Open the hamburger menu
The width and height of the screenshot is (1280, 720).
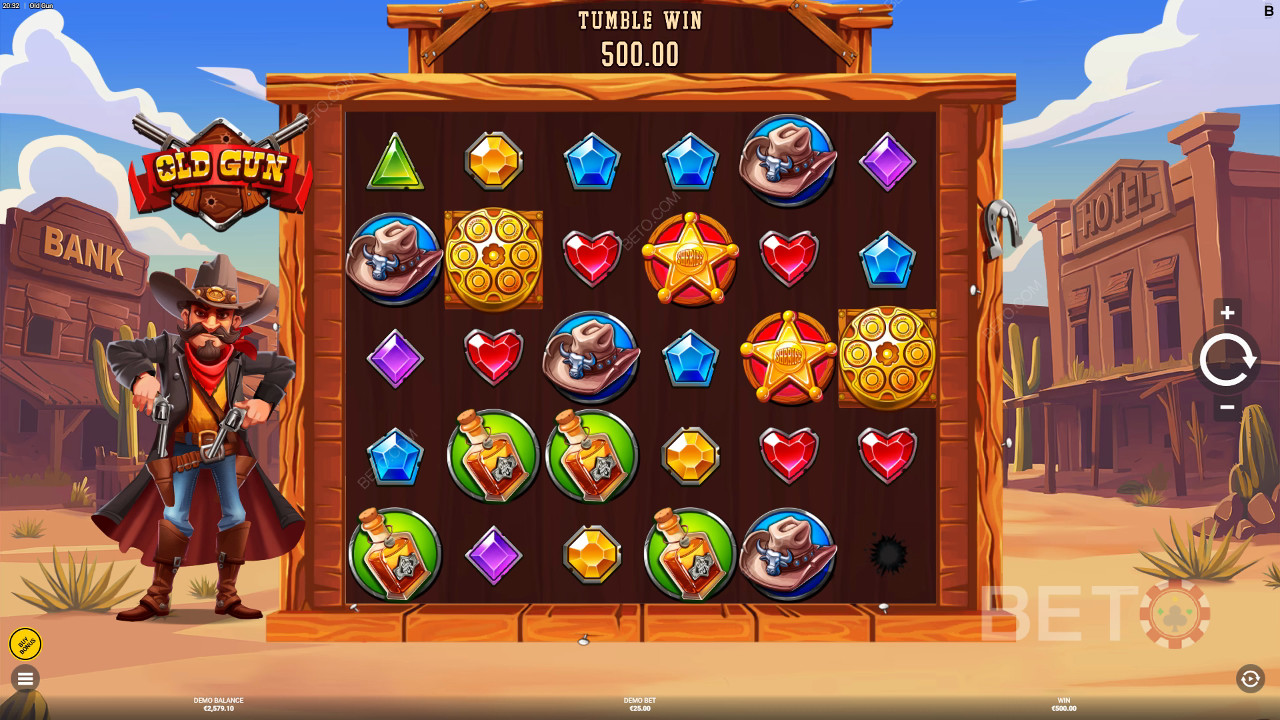[25, 679]
